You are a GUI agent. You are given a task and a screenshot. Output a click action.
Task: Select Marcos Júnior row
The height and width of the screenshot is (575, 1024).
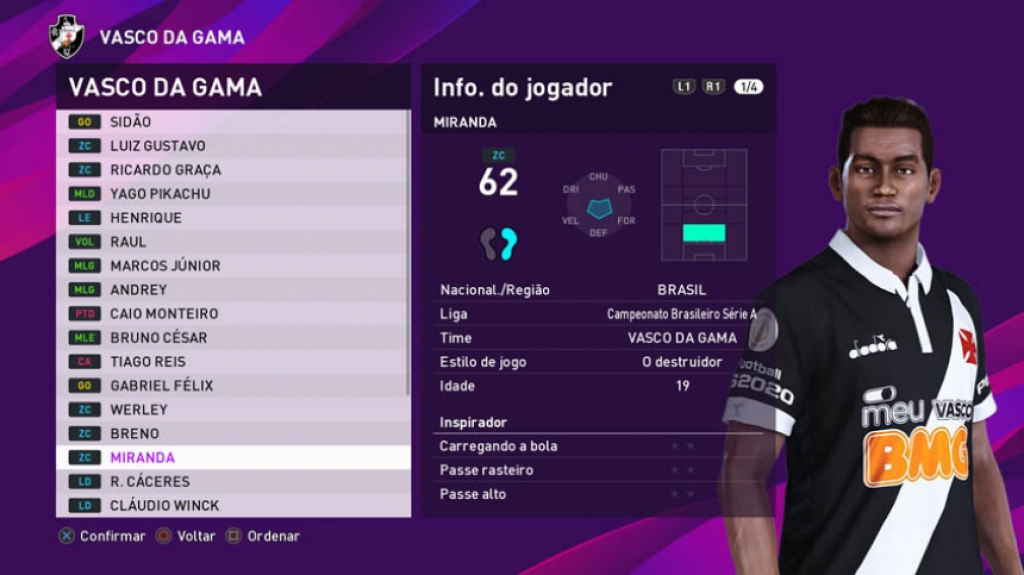click(232, 266)
